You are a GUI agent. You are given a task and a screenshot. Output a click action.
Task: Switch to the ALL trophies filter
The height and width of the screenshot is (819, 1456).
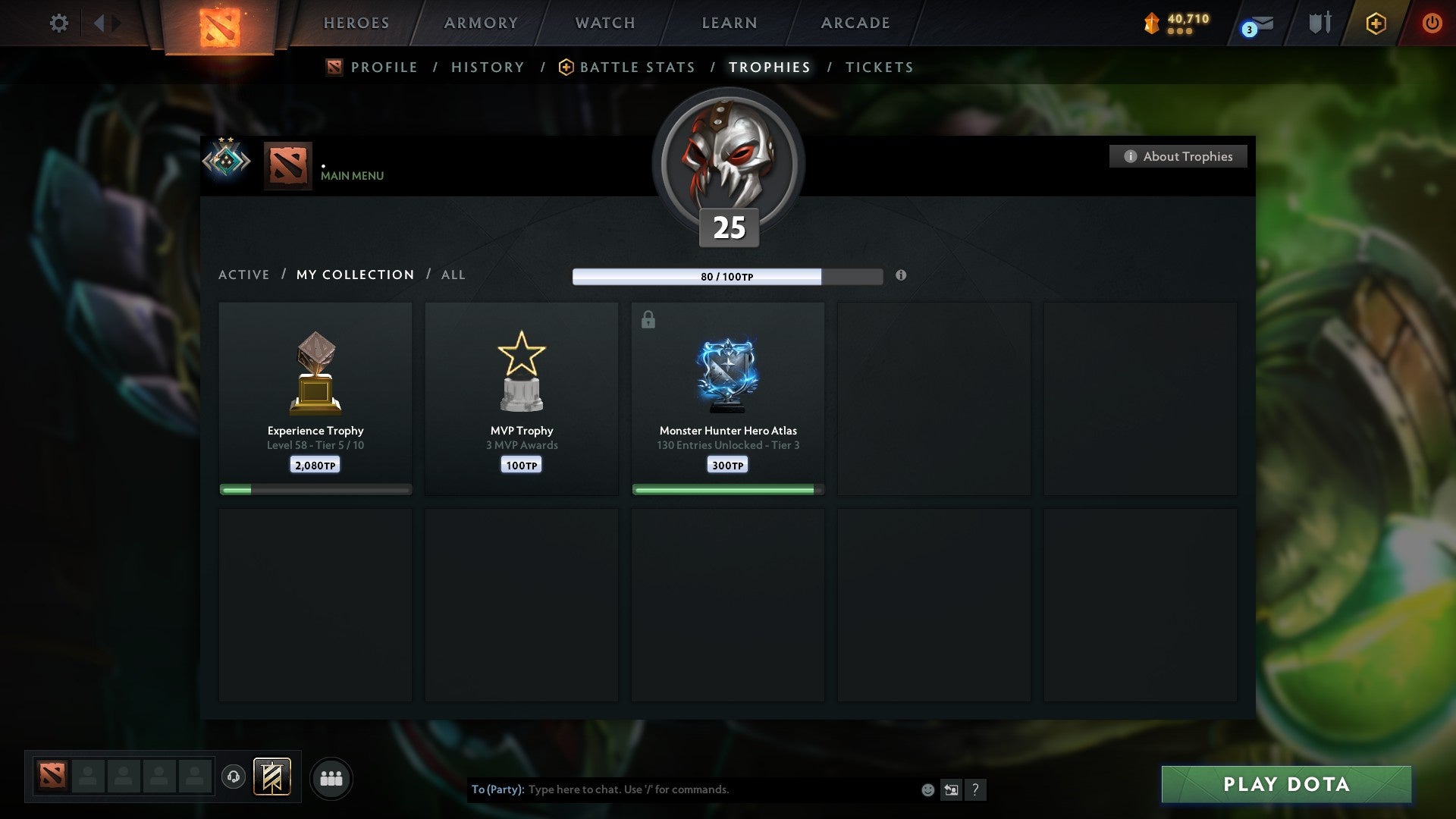(453, 275)
